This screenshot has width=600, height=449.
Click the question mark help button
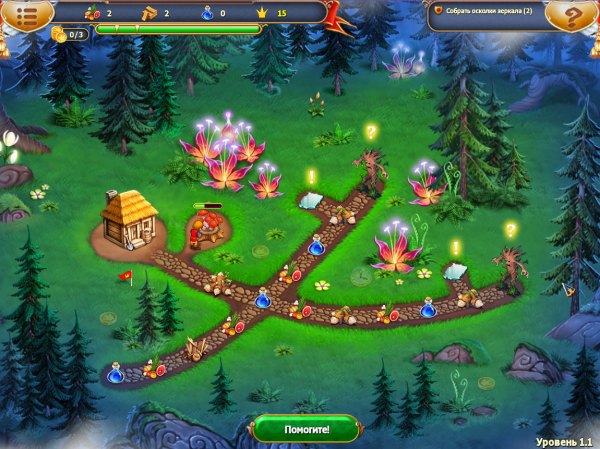[x=574, y=15]
